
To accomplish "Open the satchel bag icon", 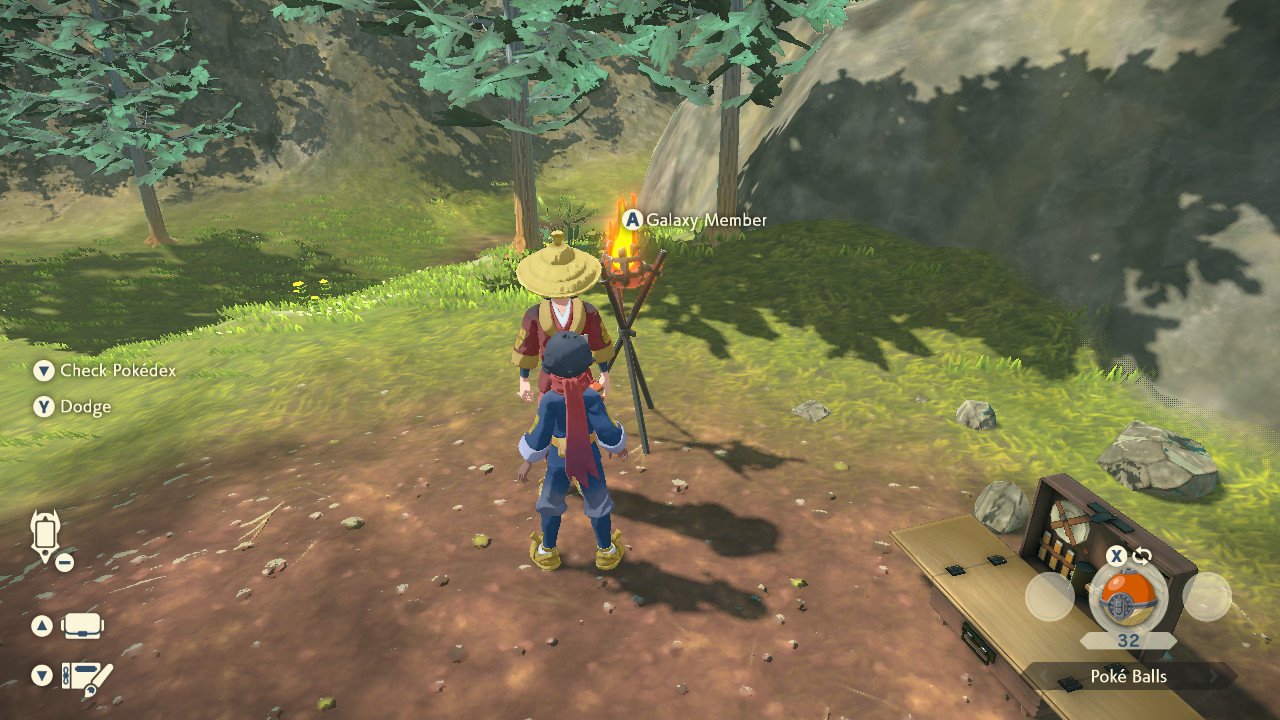I will (x=84, y=626).
